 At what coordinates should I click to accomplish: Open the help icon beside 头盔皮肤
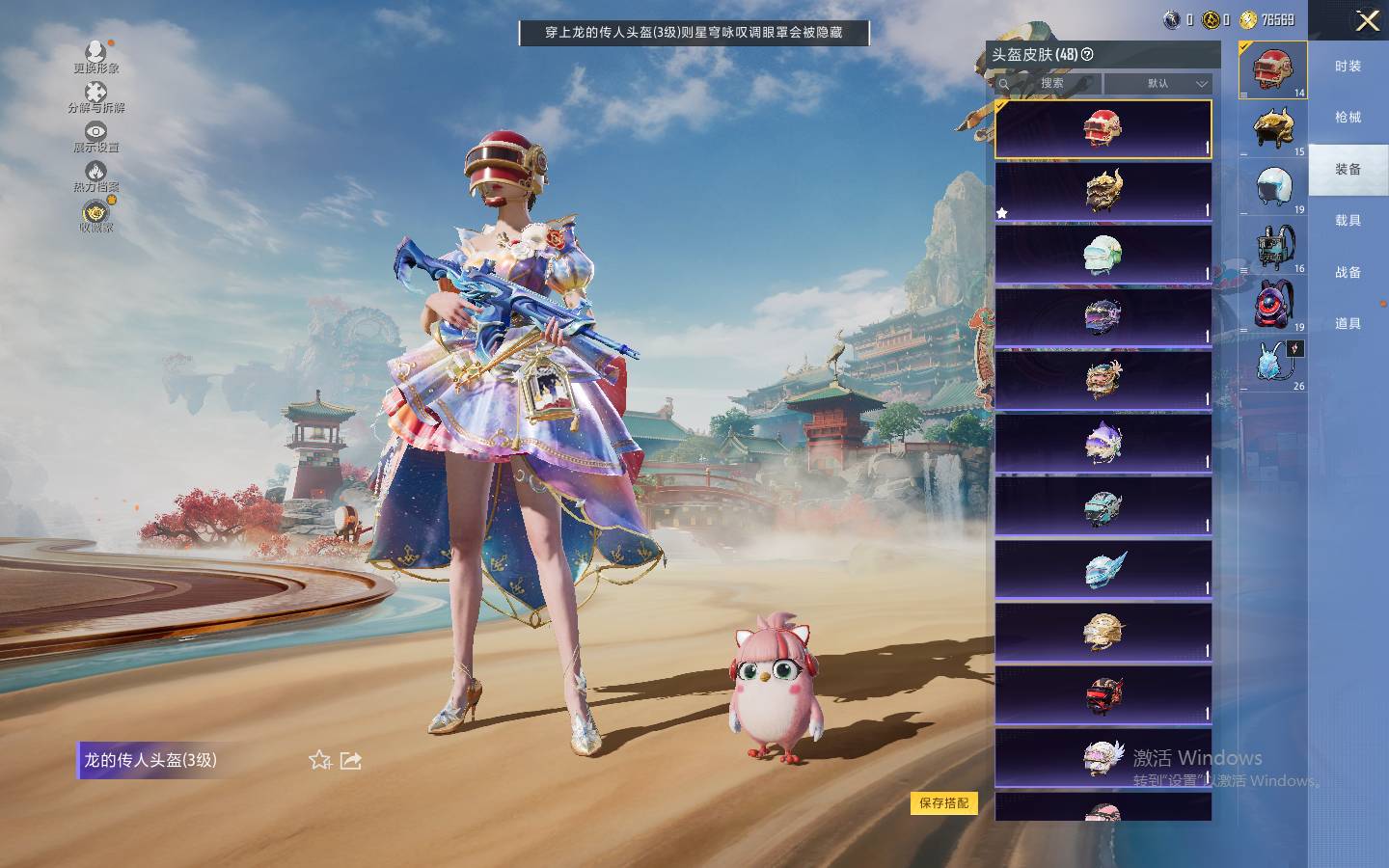(x=1088, y=55)
